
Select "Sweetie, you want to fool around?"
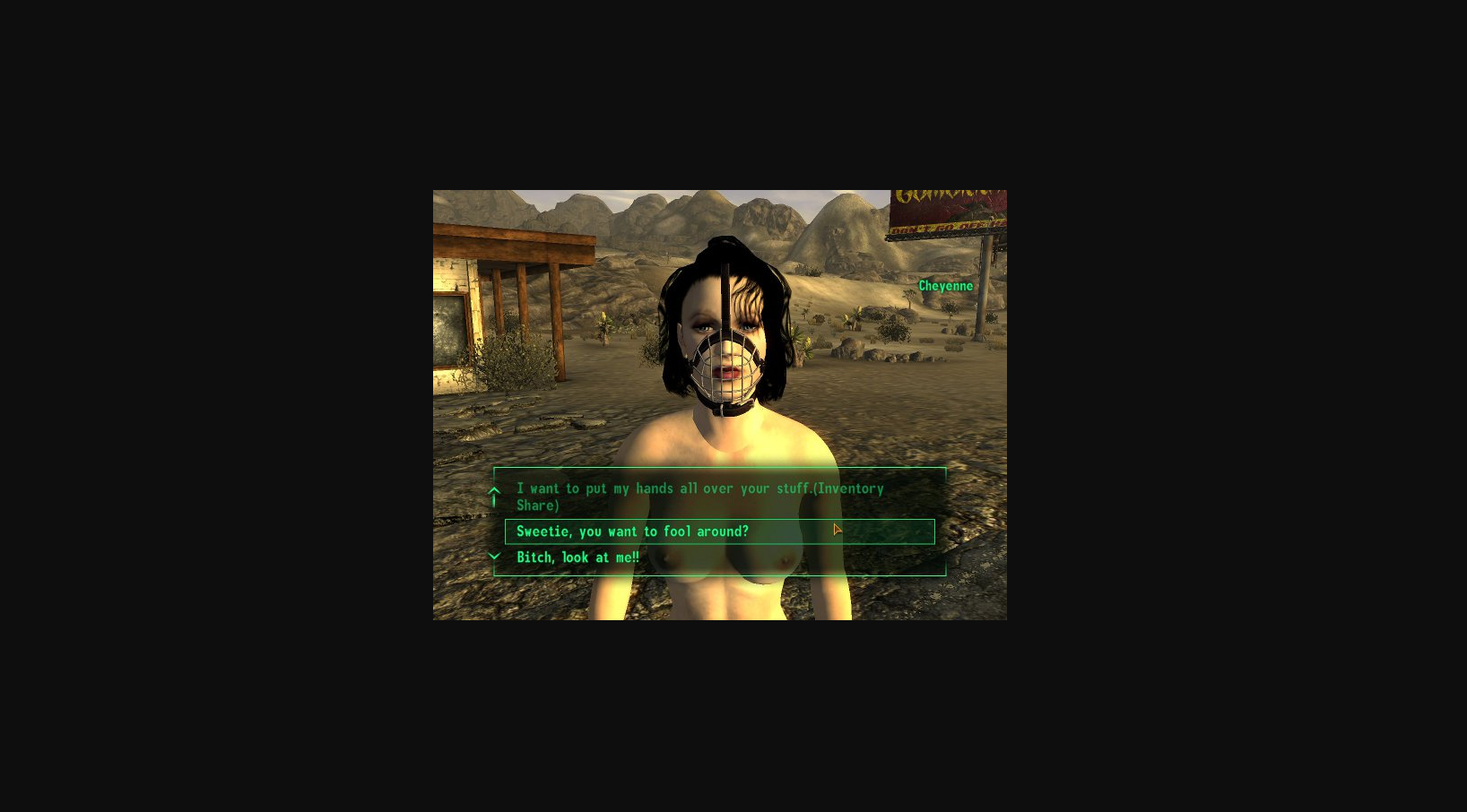coord(631,531)
